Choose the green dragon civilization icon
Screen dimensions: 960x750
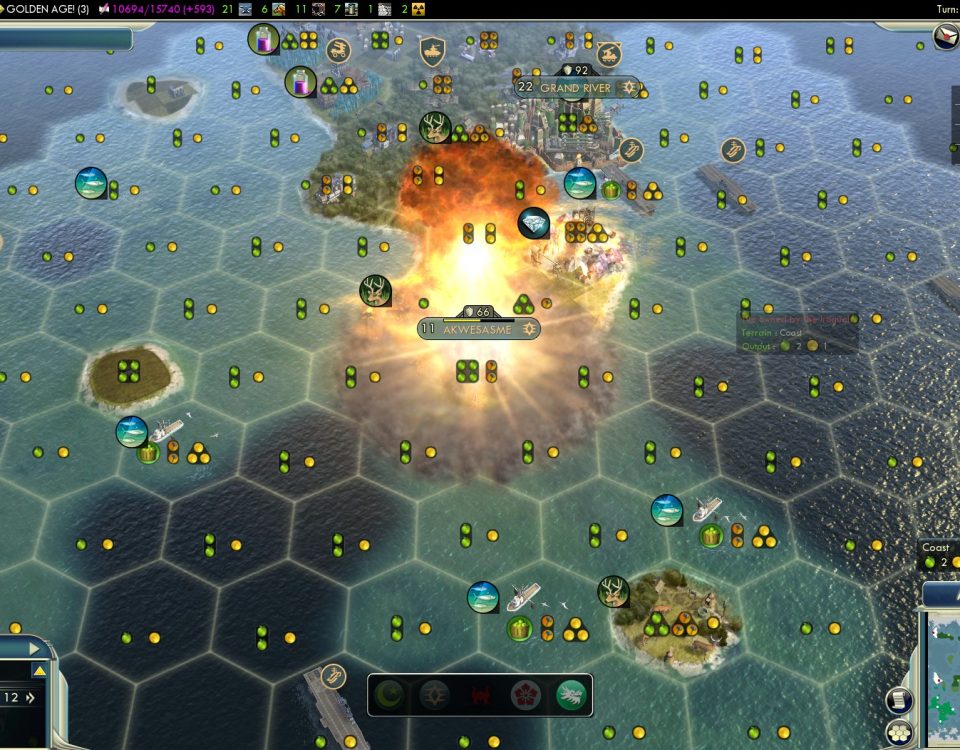570,695
